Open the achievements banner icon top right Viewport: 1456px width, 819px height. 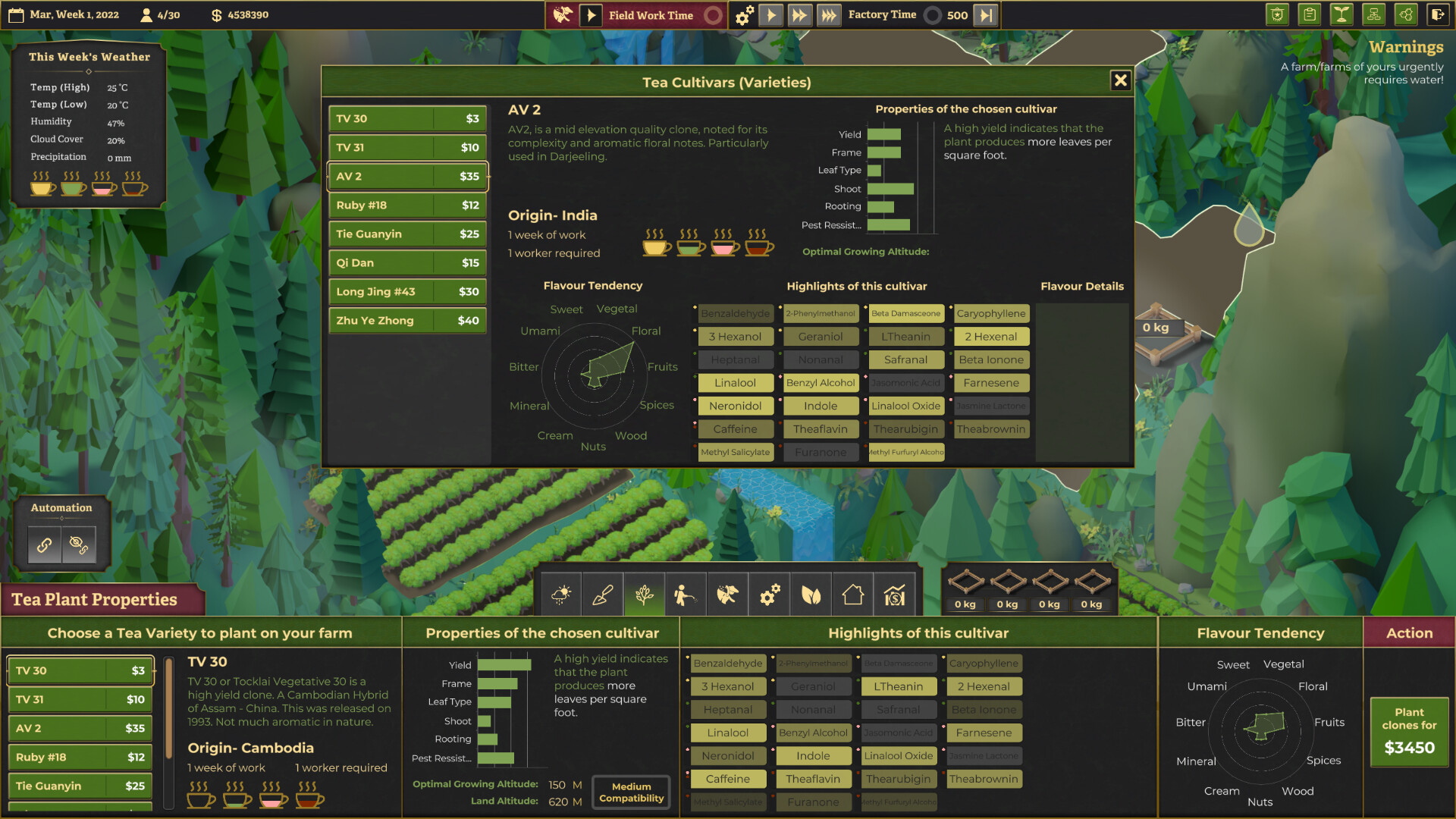1277,14
